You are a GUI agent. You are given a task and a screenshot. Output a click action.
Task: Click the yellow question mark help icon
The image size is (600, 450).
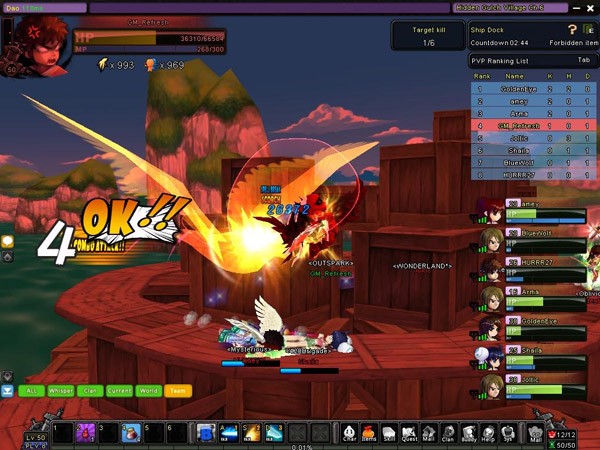[x=572, y=30]
